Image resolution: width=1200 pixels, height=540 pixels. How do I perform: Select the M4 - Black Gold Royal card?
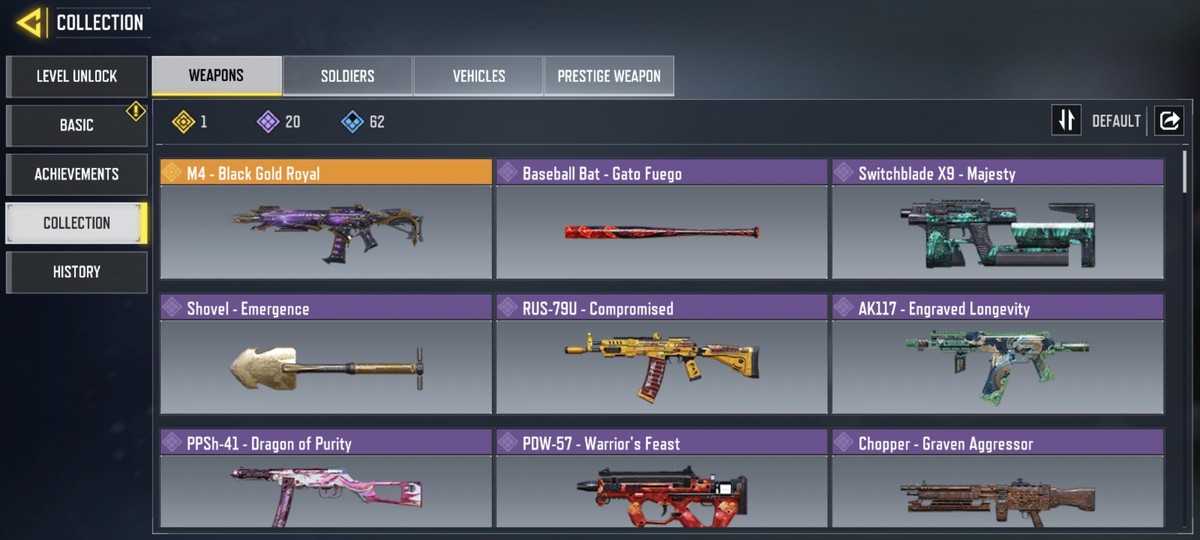point(326,220)
